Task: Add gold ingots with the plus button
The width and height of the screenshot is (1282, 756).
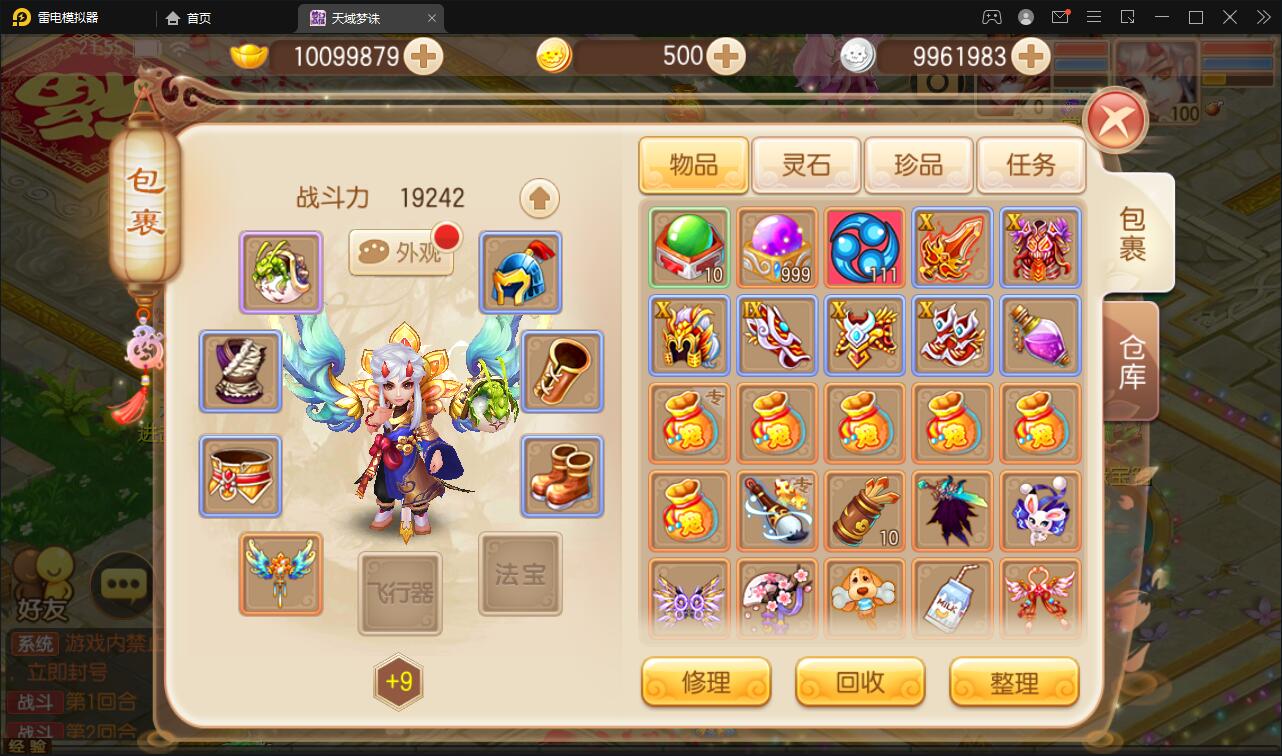Action: coord(424,57)
